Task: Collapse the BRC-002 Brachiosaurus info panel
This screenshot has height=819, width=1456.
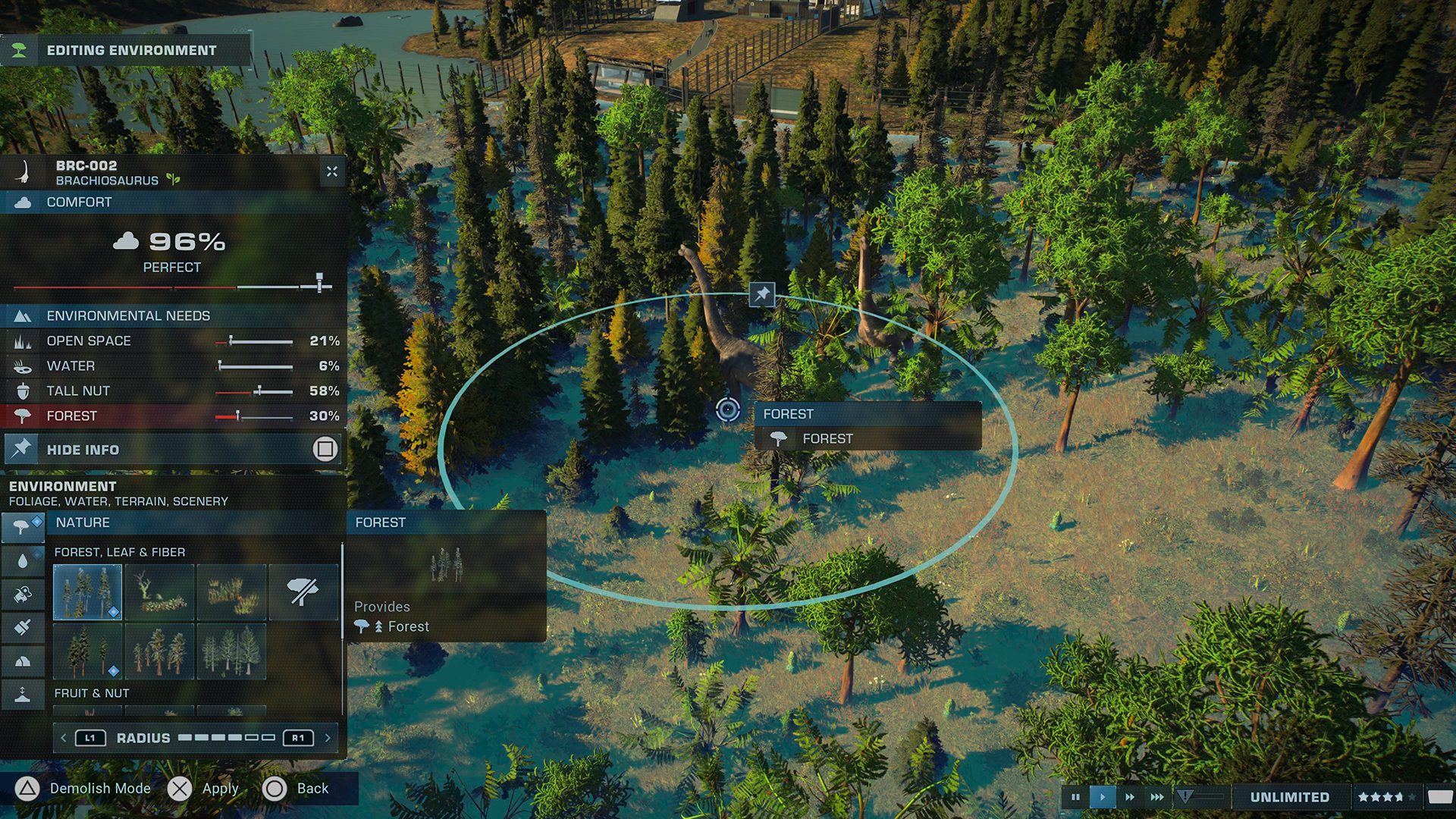Action: point(332,171)
